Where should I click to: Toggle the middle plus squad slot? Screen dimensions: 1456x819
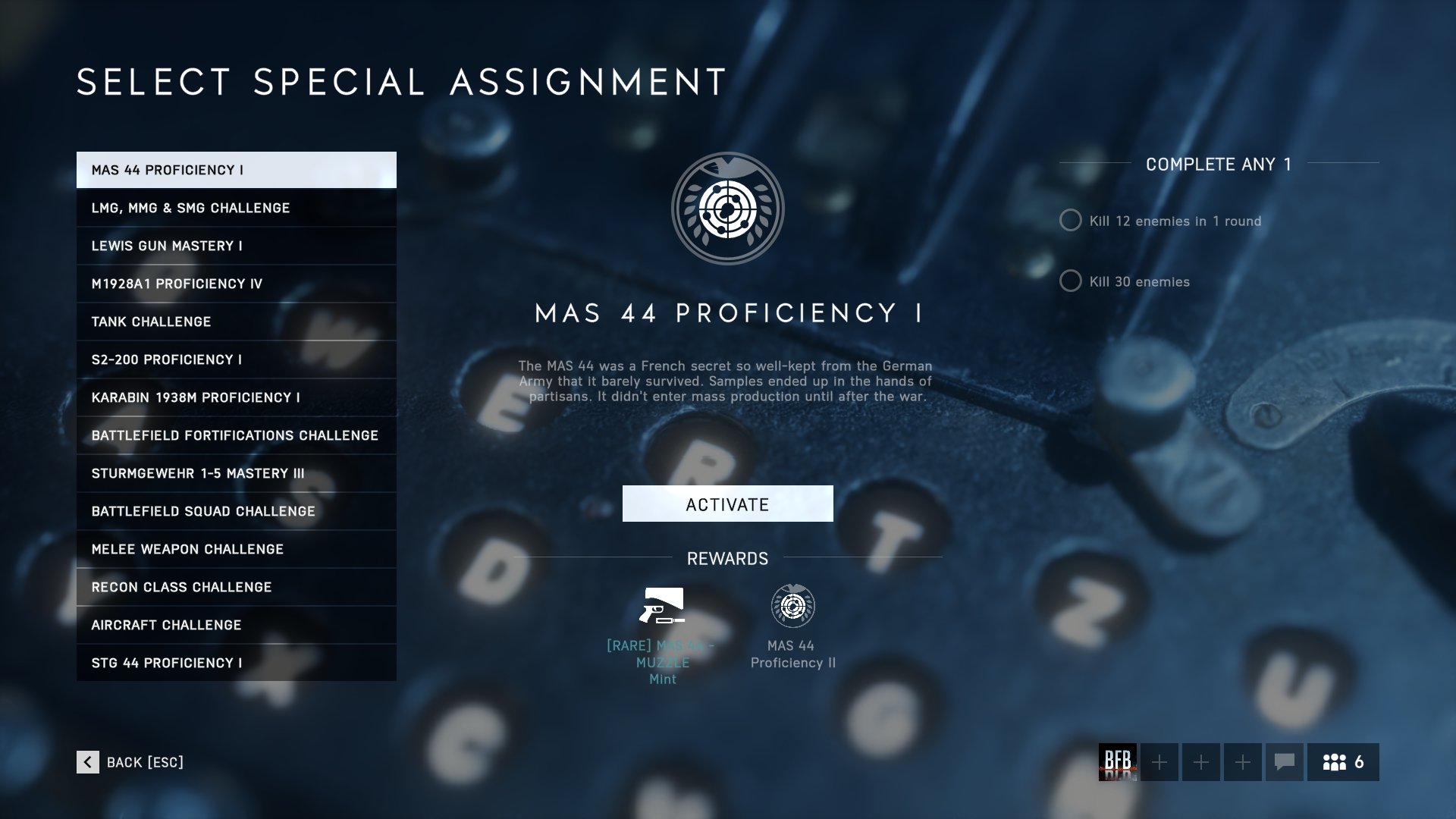coord(1200,762)
